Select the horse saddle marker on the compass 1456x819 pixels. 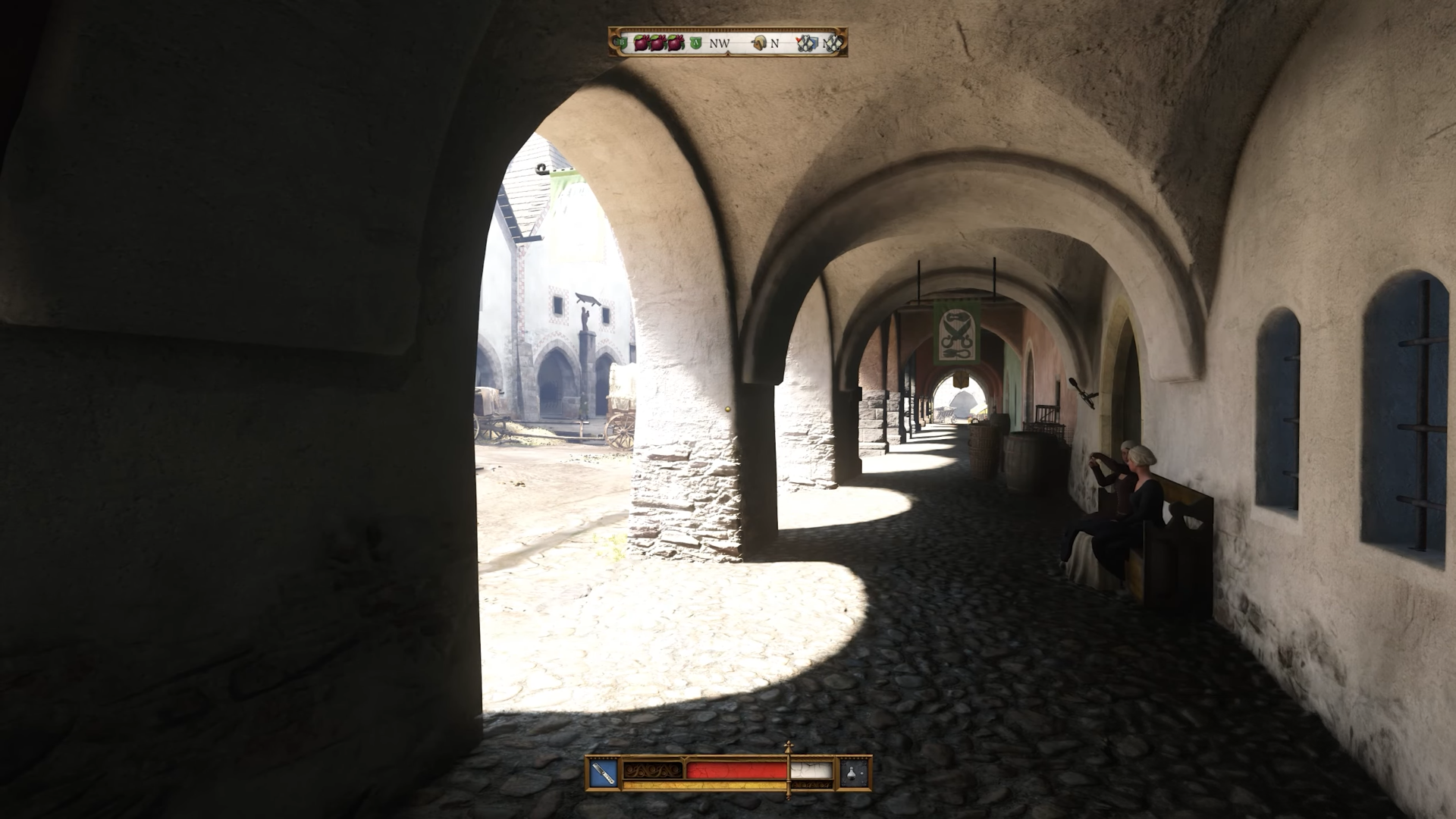[x=758, y=42]
